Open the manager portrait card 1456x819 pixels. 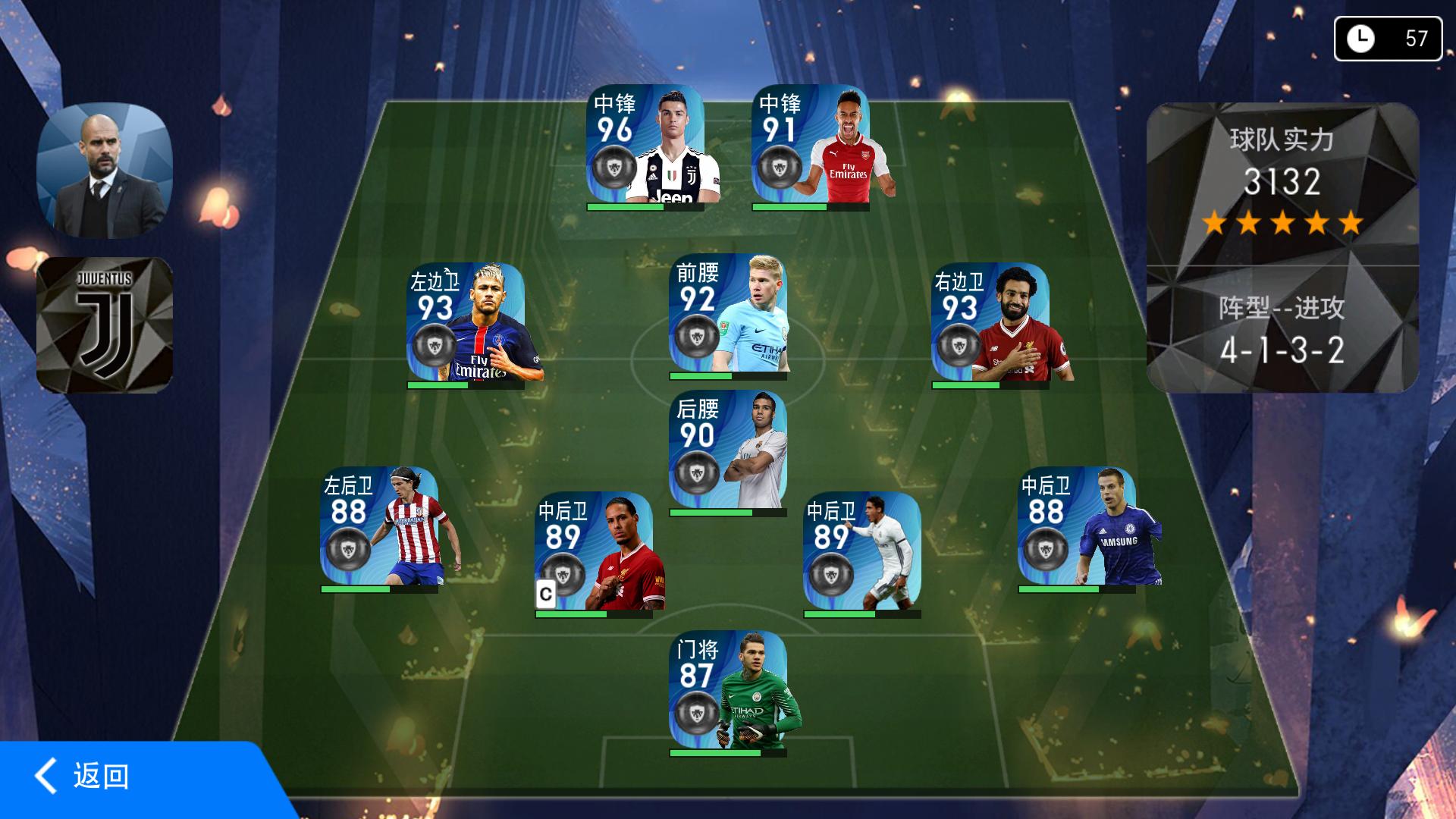coord(105,170)
